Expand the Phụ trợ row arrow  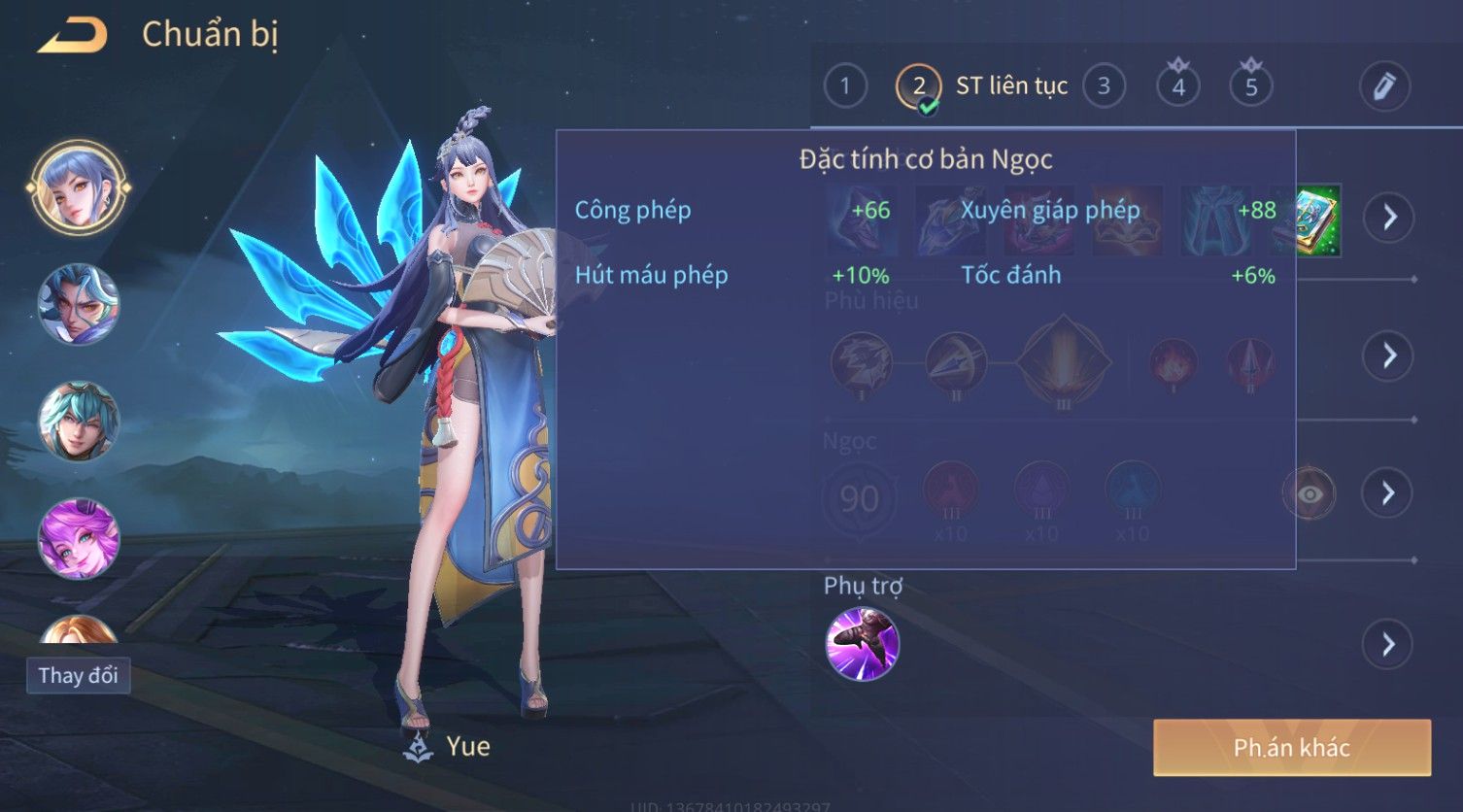click(x=1389, y=644)
